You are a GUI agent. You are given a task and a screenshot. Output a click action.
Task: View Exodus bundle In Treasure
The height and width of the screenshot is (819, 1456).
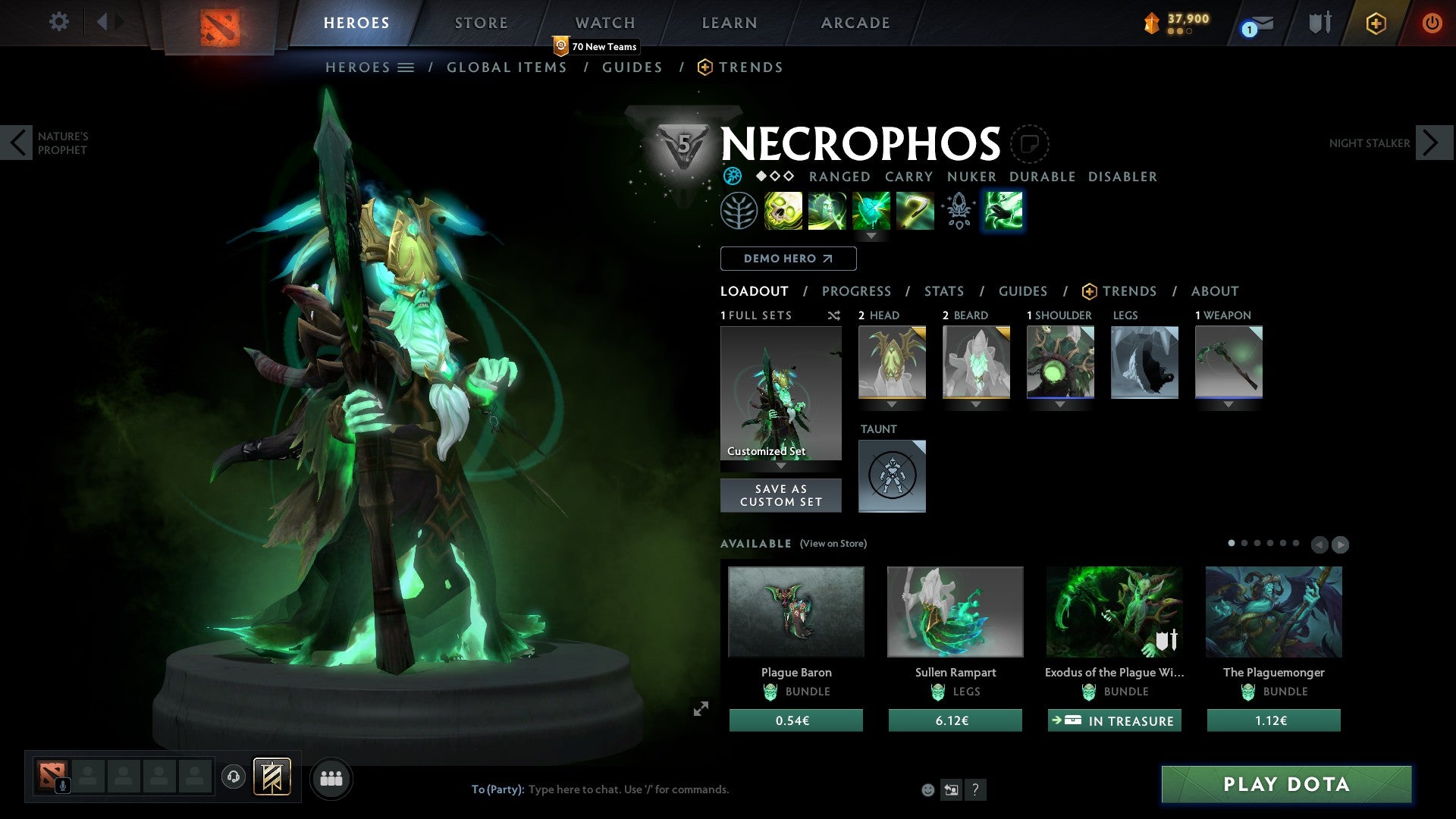(x=1114, y=720)
